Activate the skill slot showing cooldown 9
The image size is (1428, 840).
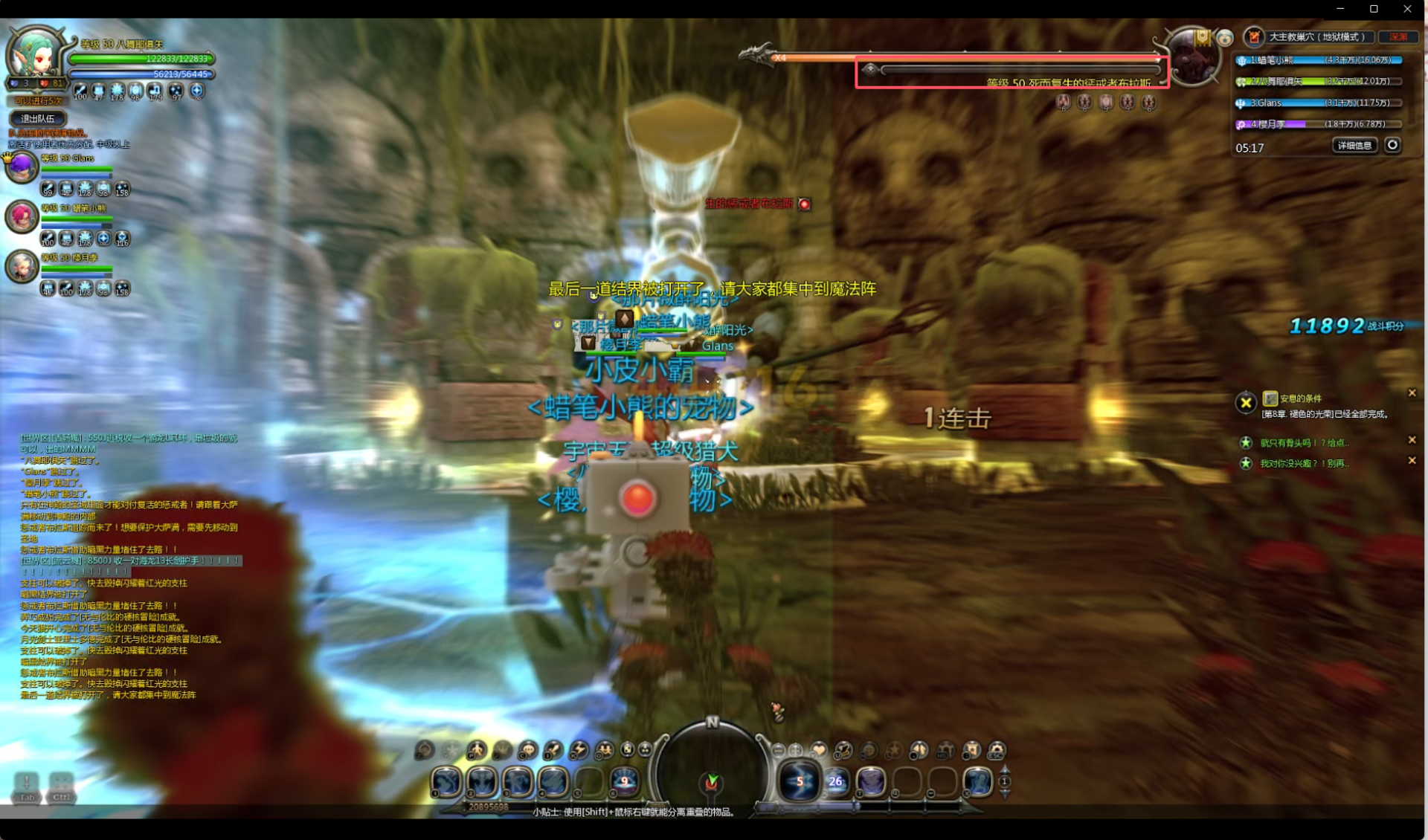(625, 781)
